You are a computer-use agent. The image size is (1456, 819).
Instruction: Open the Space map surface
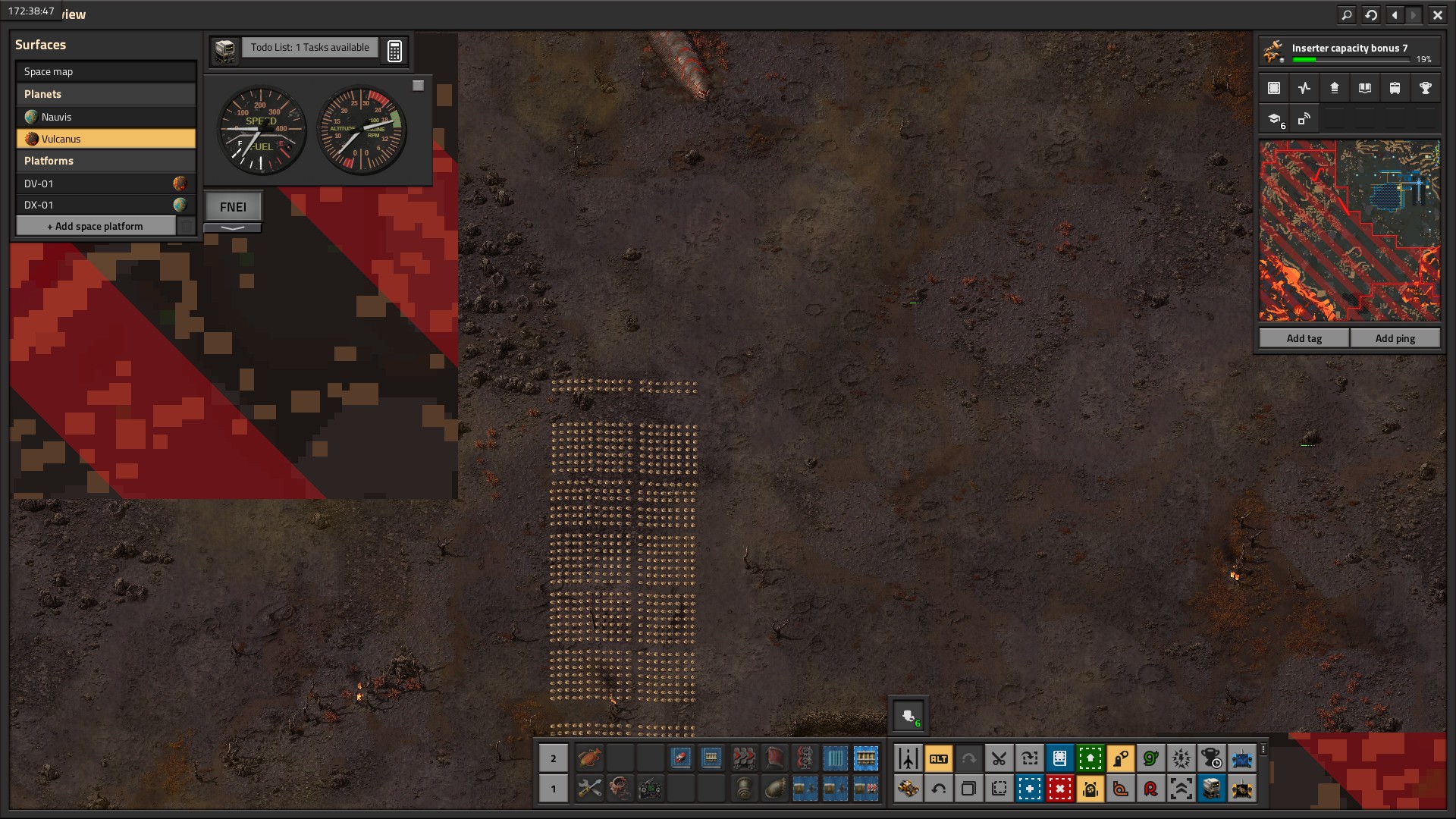click(x=106, y=71)
